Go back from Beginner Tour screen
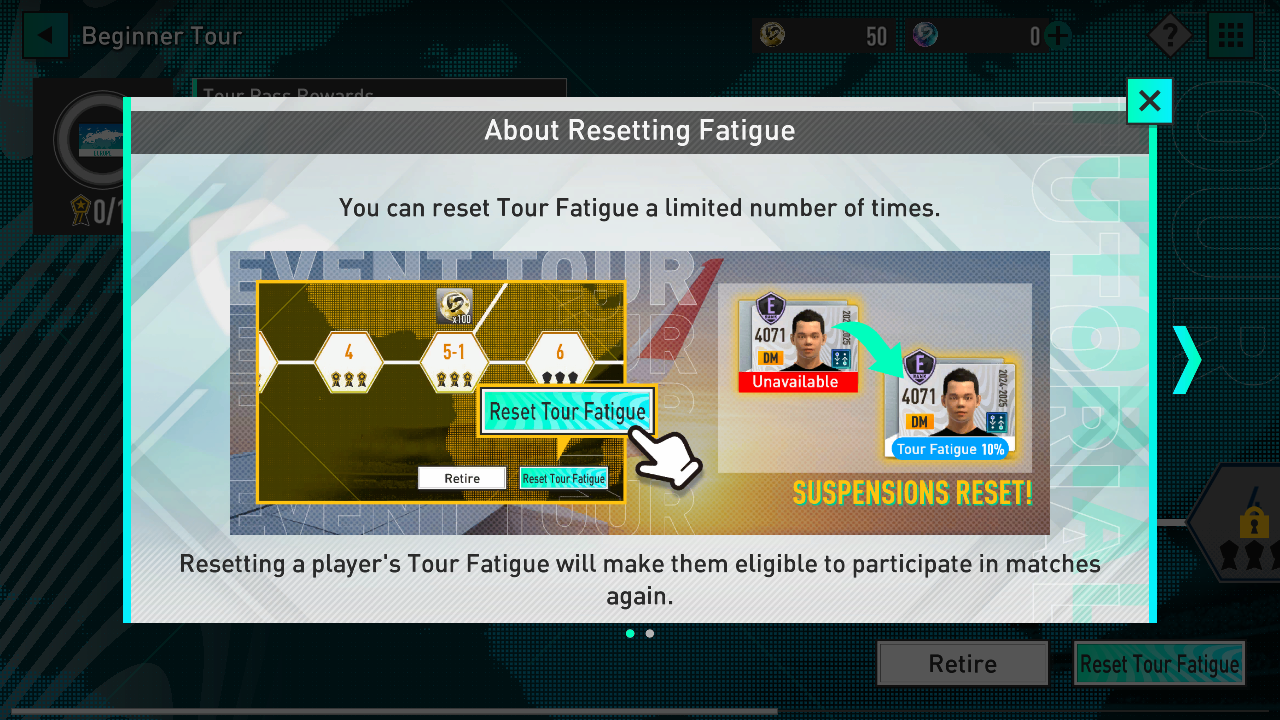The image size is (1280, 720). [45, 37]
